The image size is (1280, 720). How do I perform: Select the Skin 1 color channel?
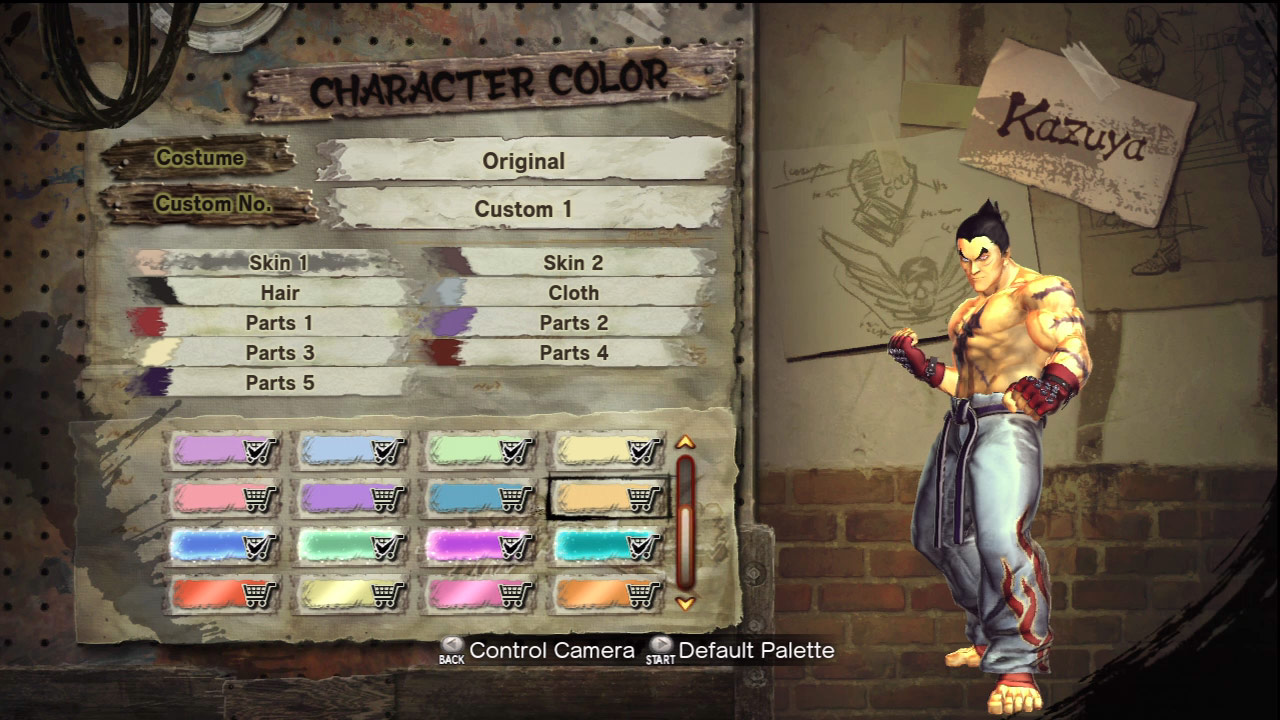[280, 263]
